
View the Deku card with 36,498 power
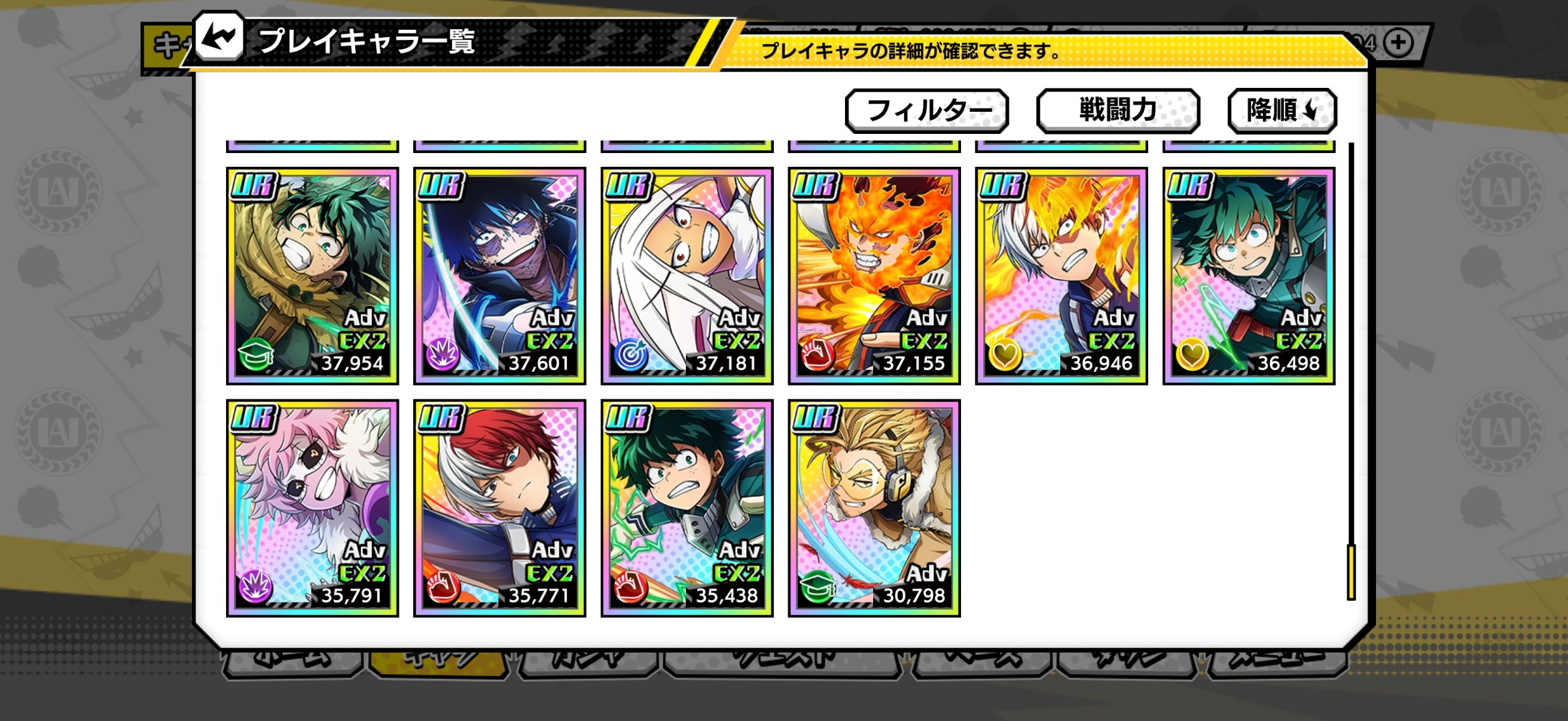(x=1249, y=276)
